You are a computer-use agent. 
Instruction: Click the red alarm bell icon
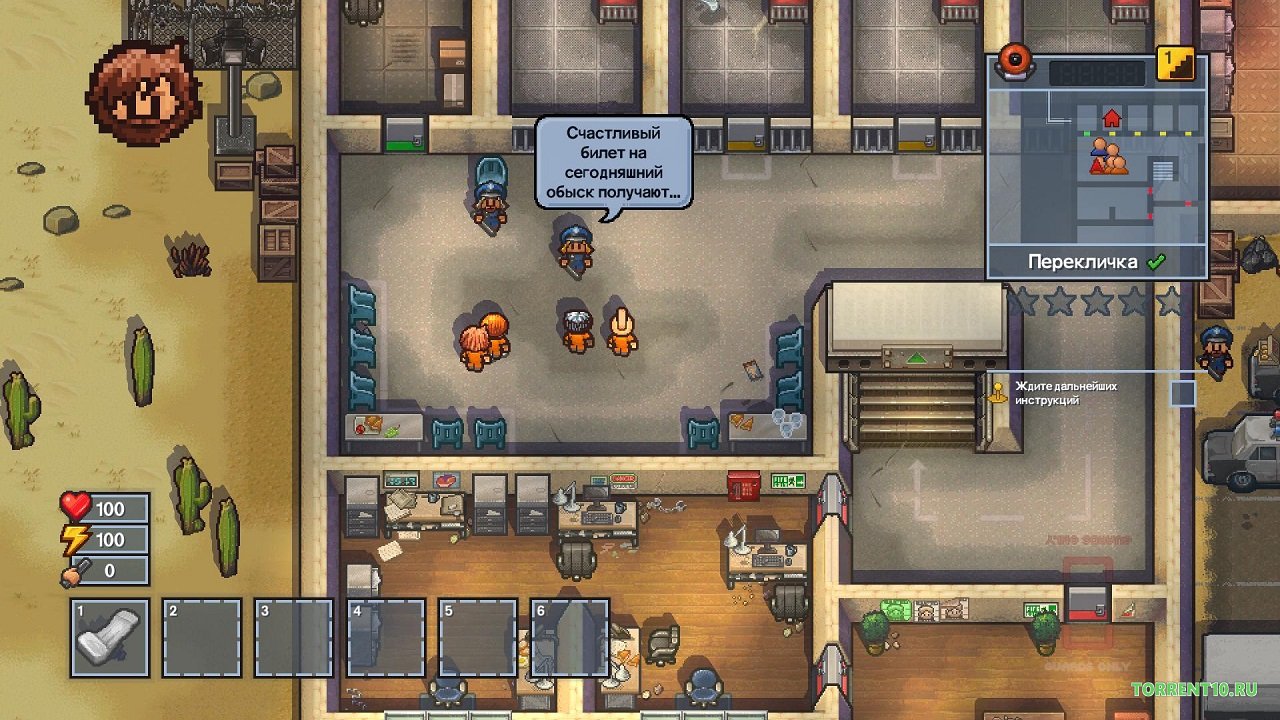tap(1017, 61)
